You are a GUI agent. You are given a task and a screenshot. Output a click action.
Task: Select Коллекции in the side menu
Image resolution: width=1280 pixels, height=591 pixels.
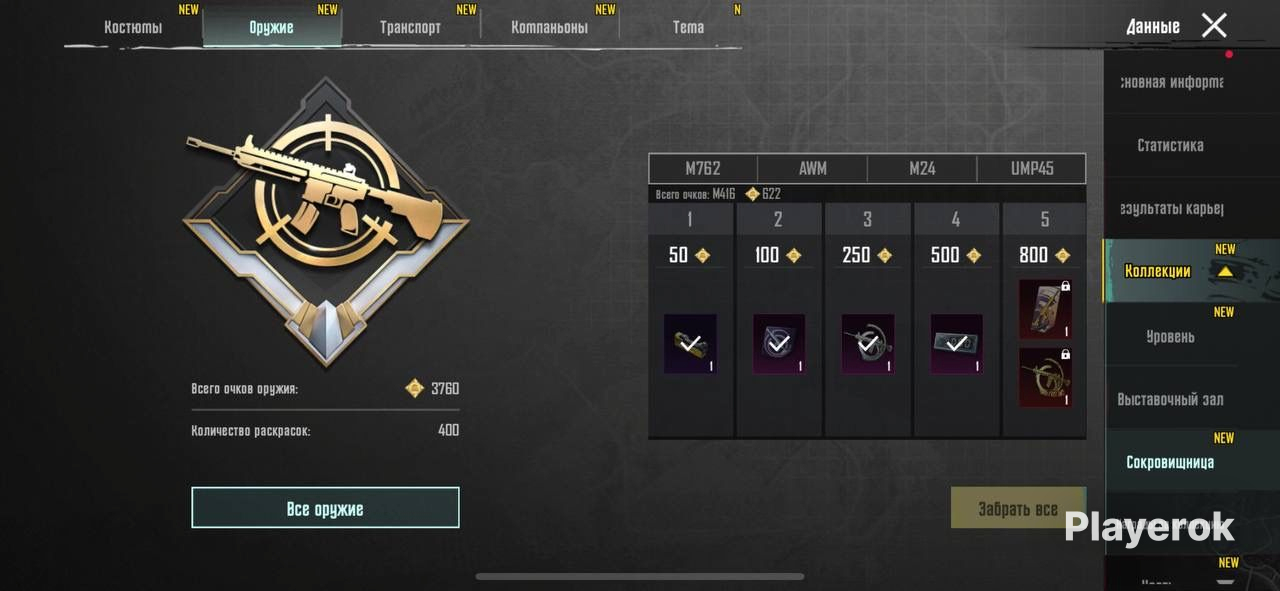[x=1158, y=271]
